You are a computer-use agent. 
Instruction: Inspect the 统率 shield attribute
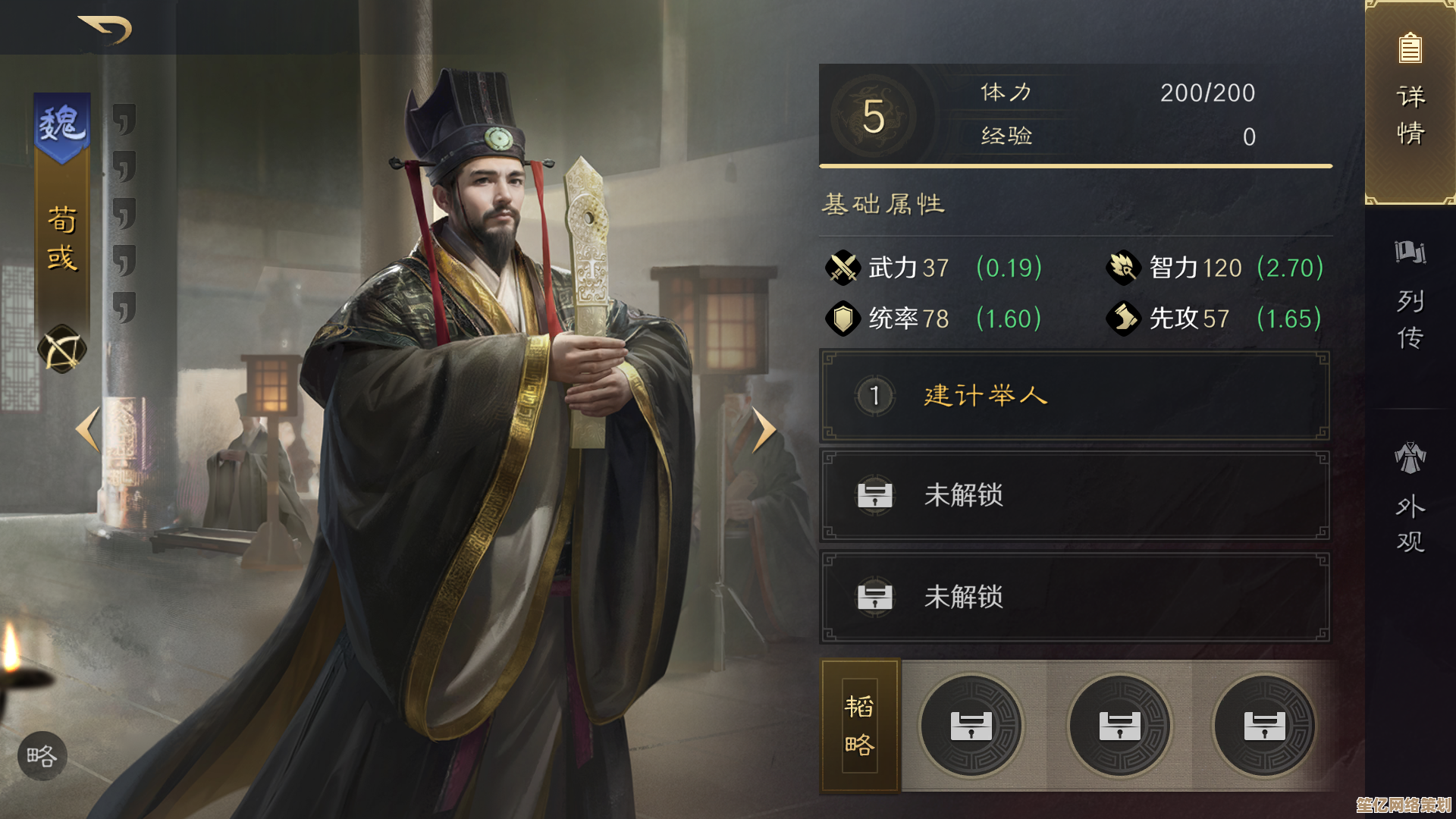pos(843,318)
